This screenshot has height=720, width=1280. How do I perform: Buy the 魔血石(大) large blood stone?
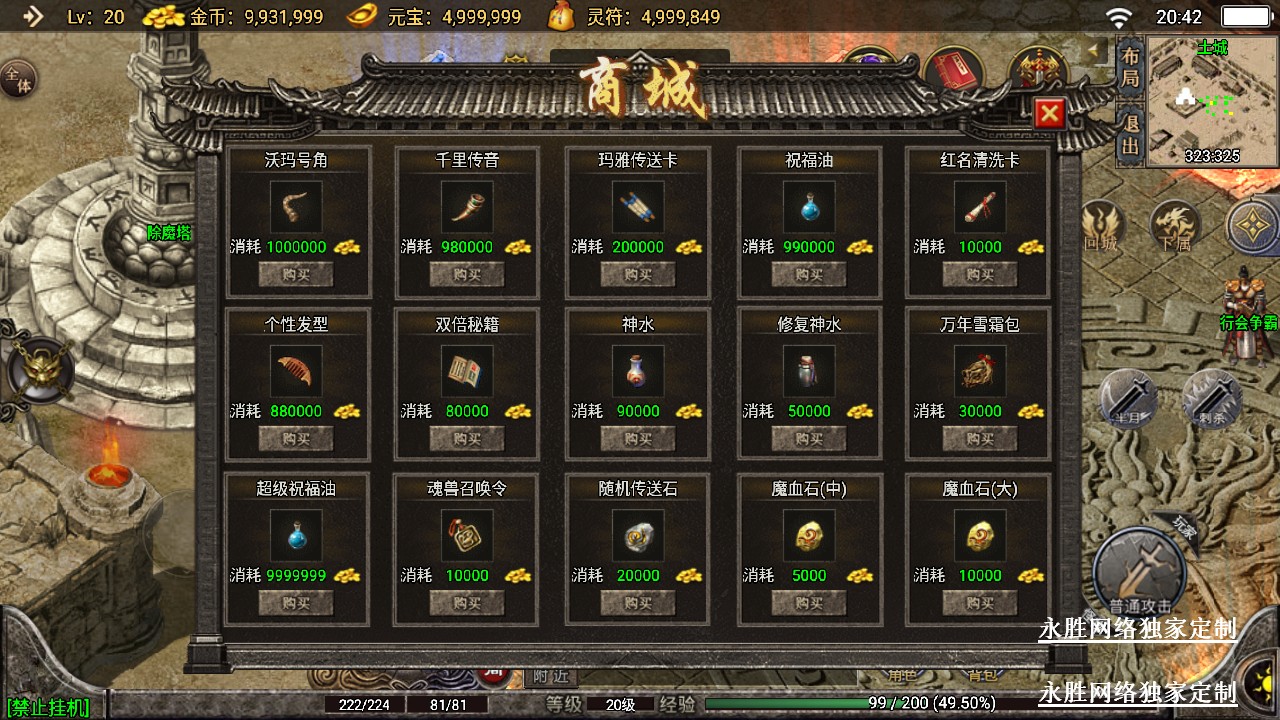click(980, 602)
